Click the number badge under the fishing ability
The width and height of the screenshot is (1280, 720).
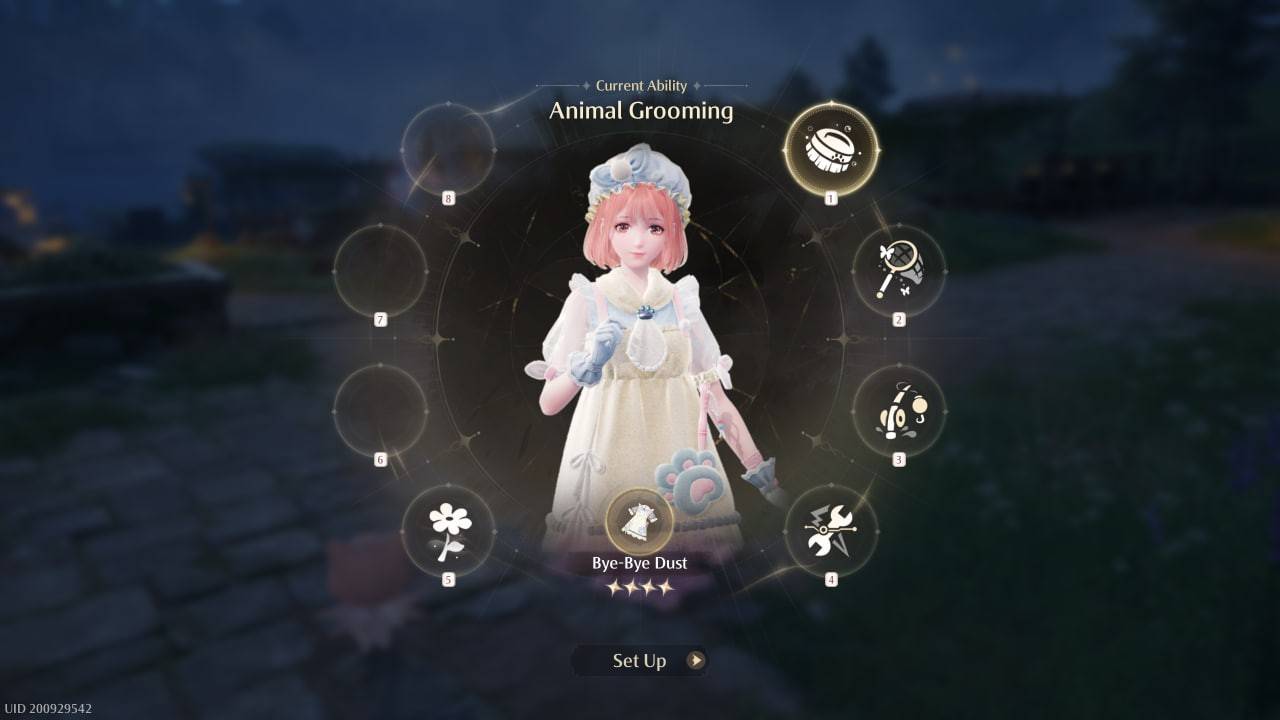click(898, 458)
